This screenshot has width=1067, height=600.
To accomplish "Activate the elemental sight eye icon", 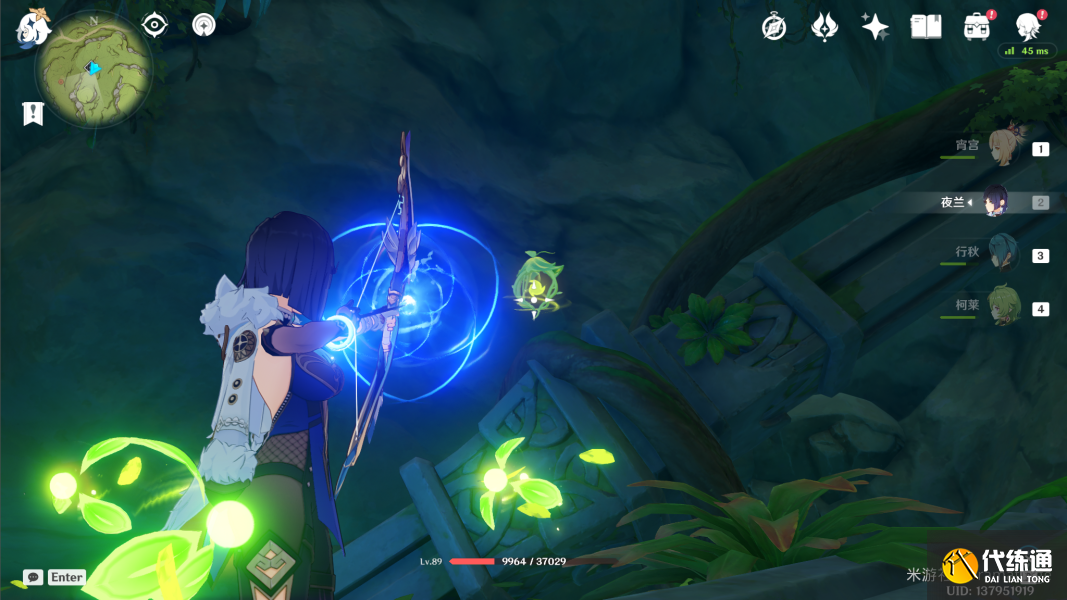I will [155, 25].
